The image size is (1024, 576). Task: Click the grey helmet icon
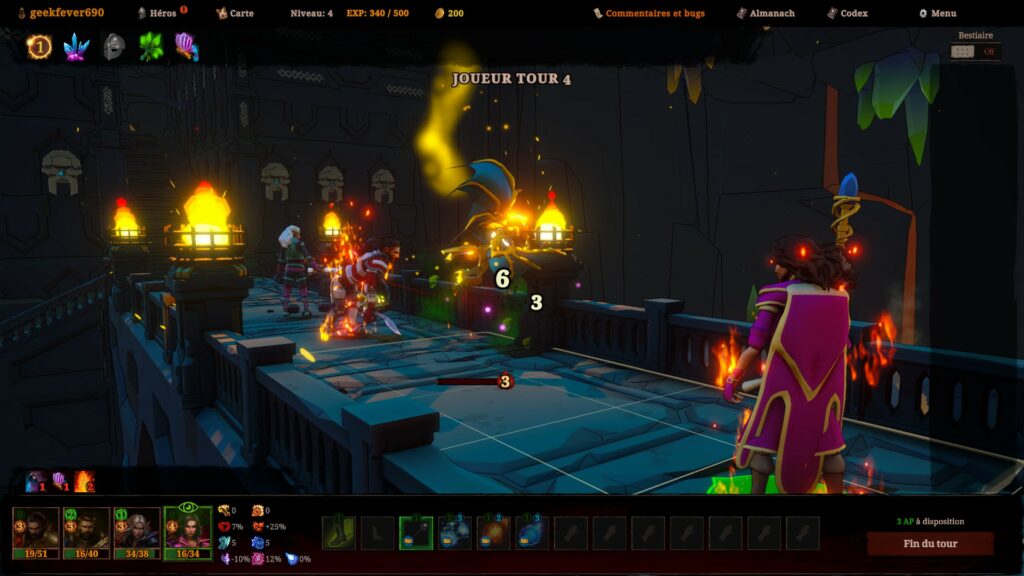coord(114,46)
